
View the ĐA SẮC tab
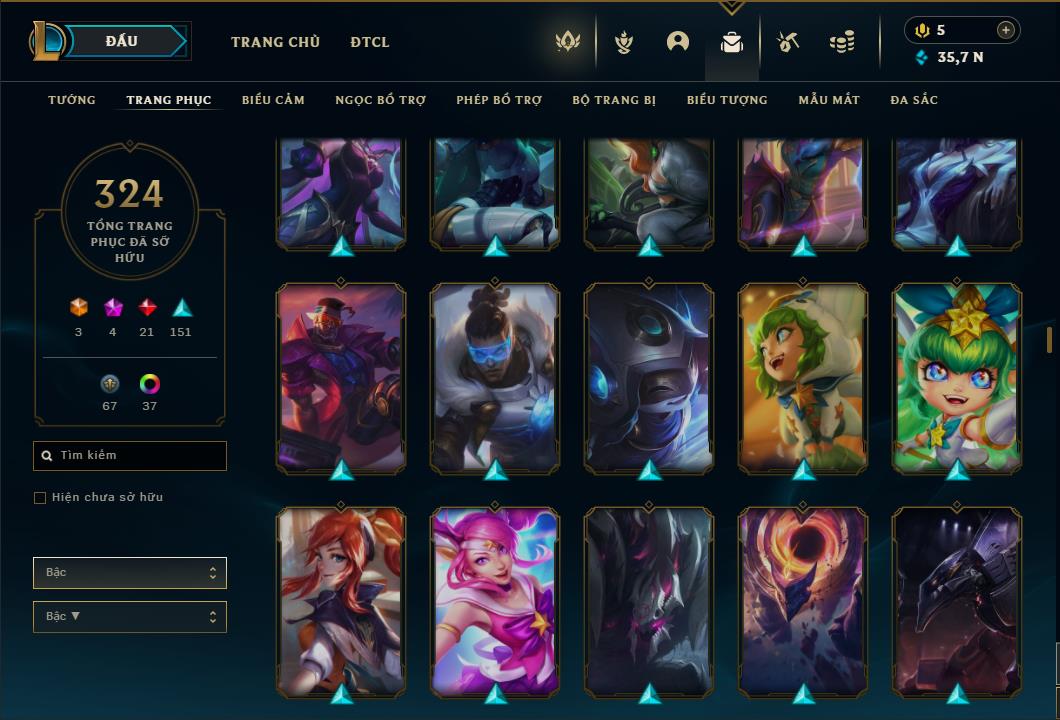click(x=914, y=100)
